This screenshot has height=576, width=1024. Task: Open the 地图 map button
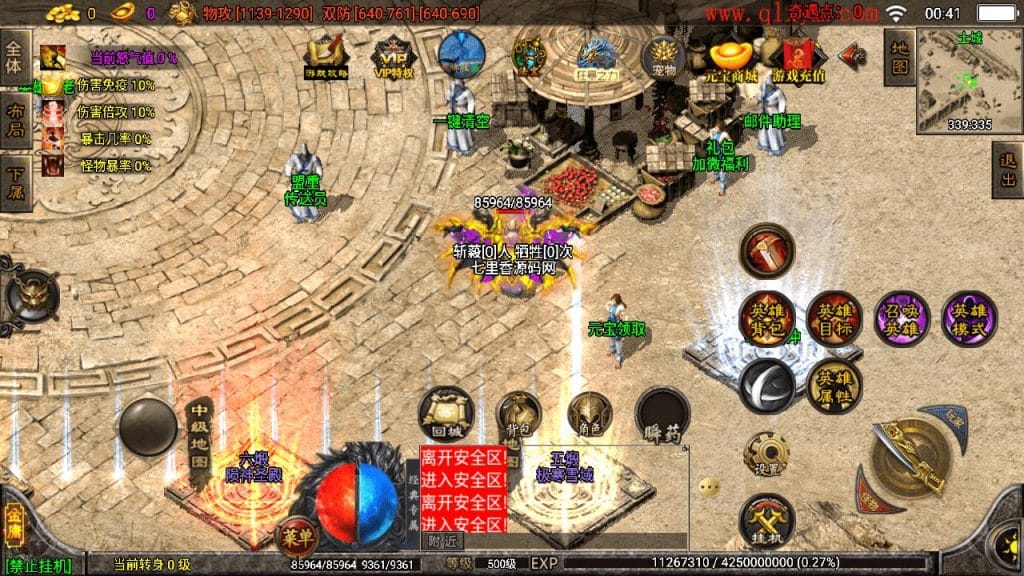tap(900, 57)
